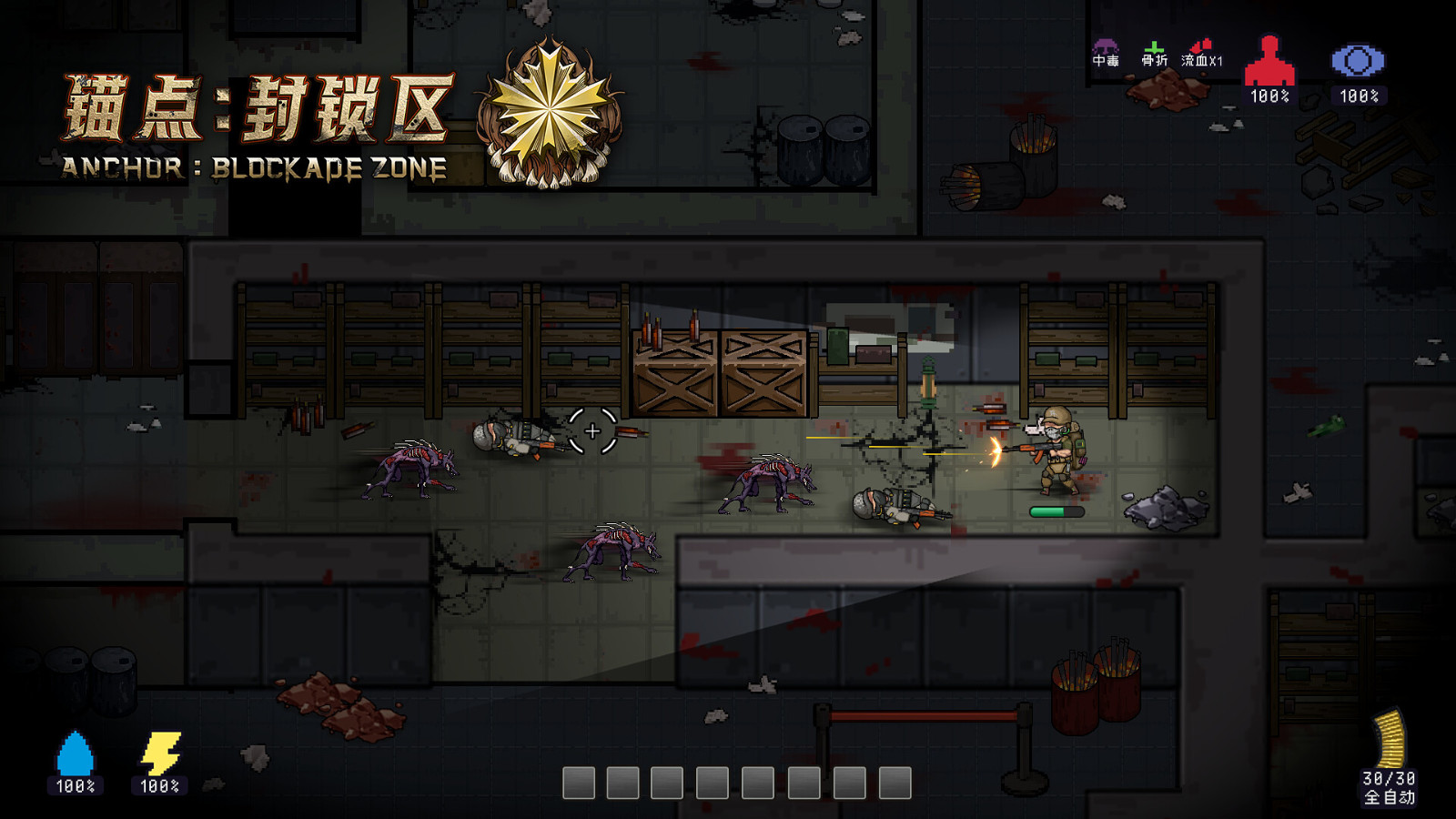Click the ANCHOR : BLOCKADE ZONE title
1456x819 pixels.
[x=253, y=167]
